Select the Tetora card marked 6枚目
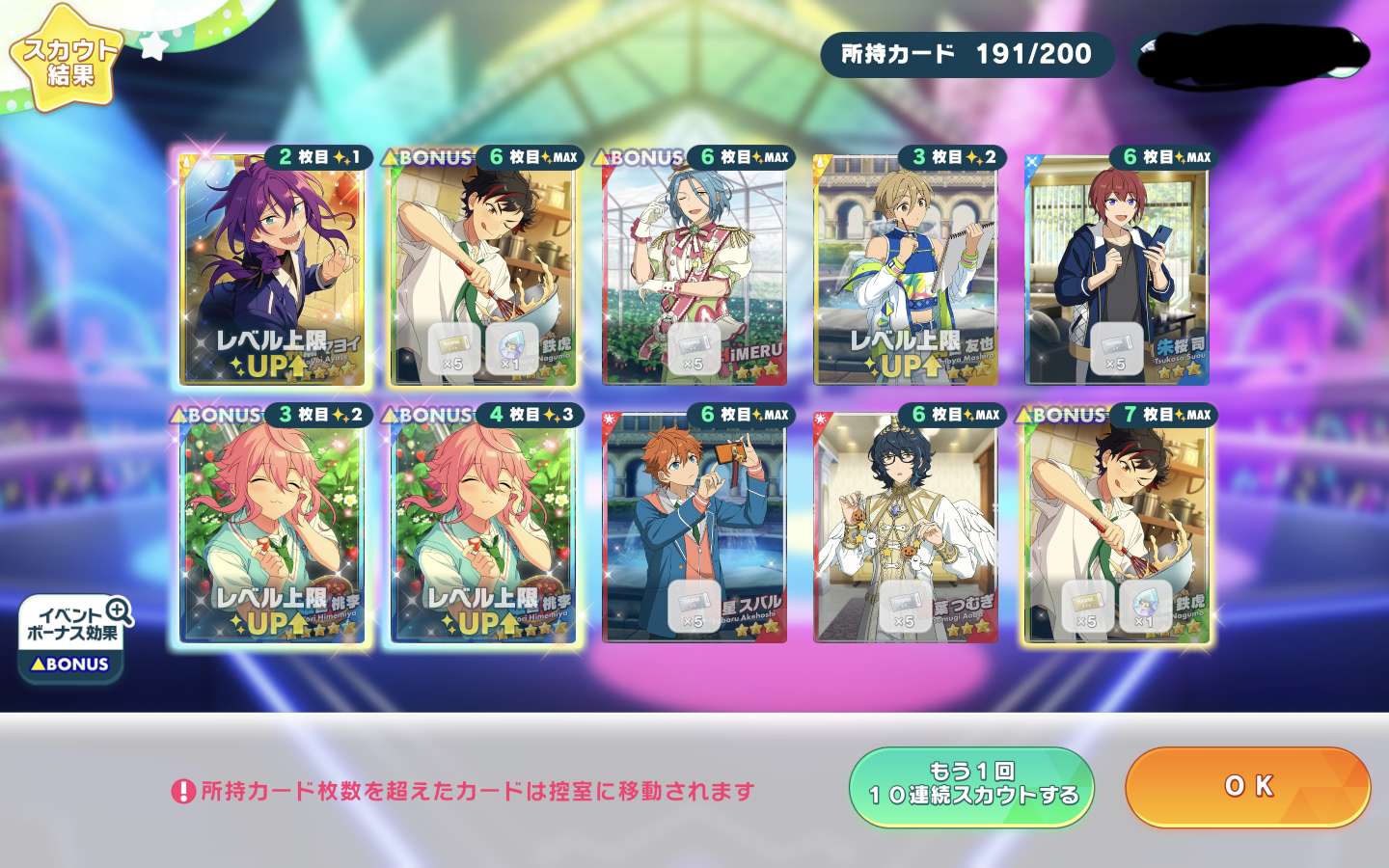 pos(483,270)
